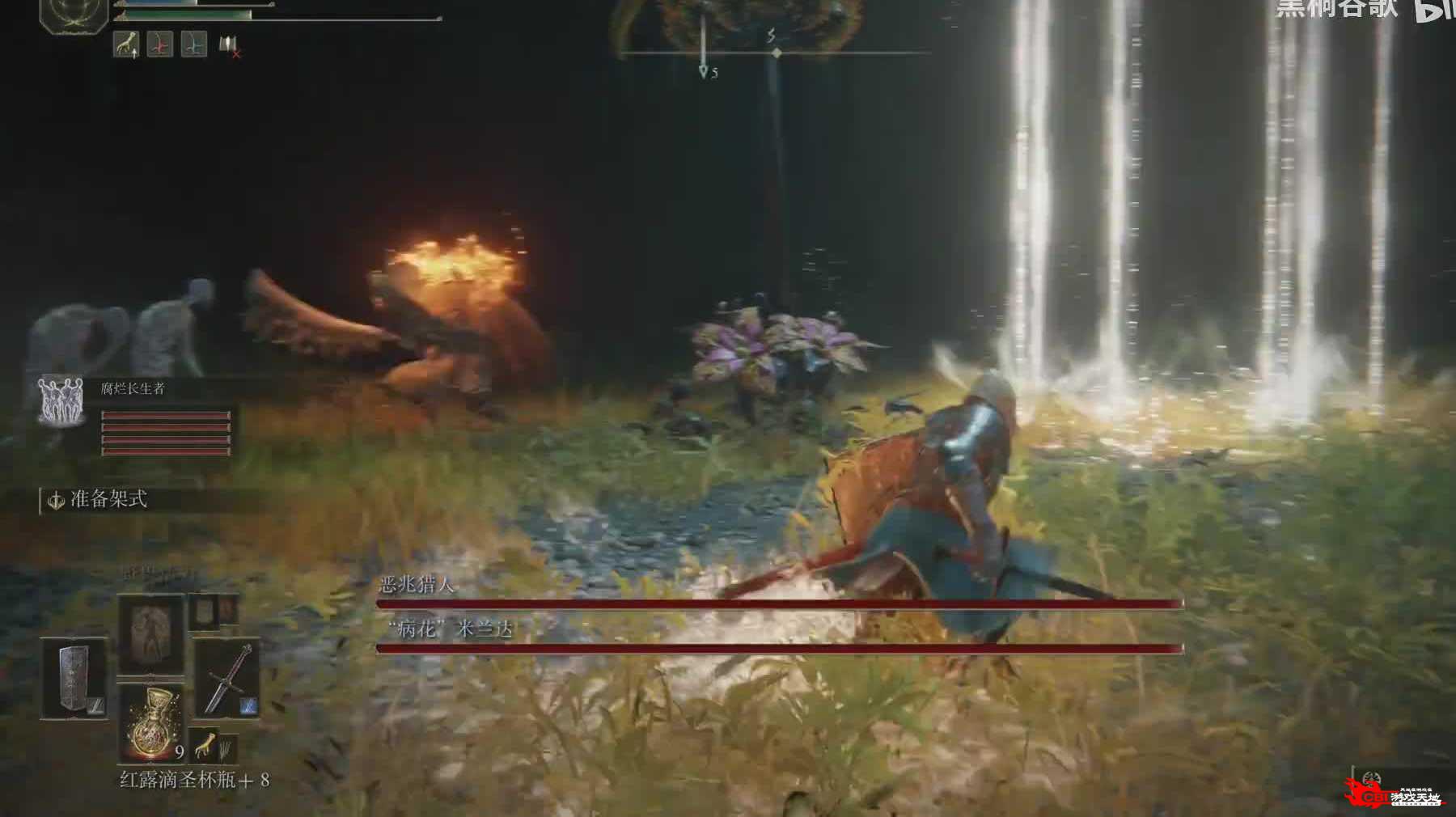The height and width of the screenshot is (817, 1456).
Task: Click the red figure status effect icon
Action: click(159, 44)
